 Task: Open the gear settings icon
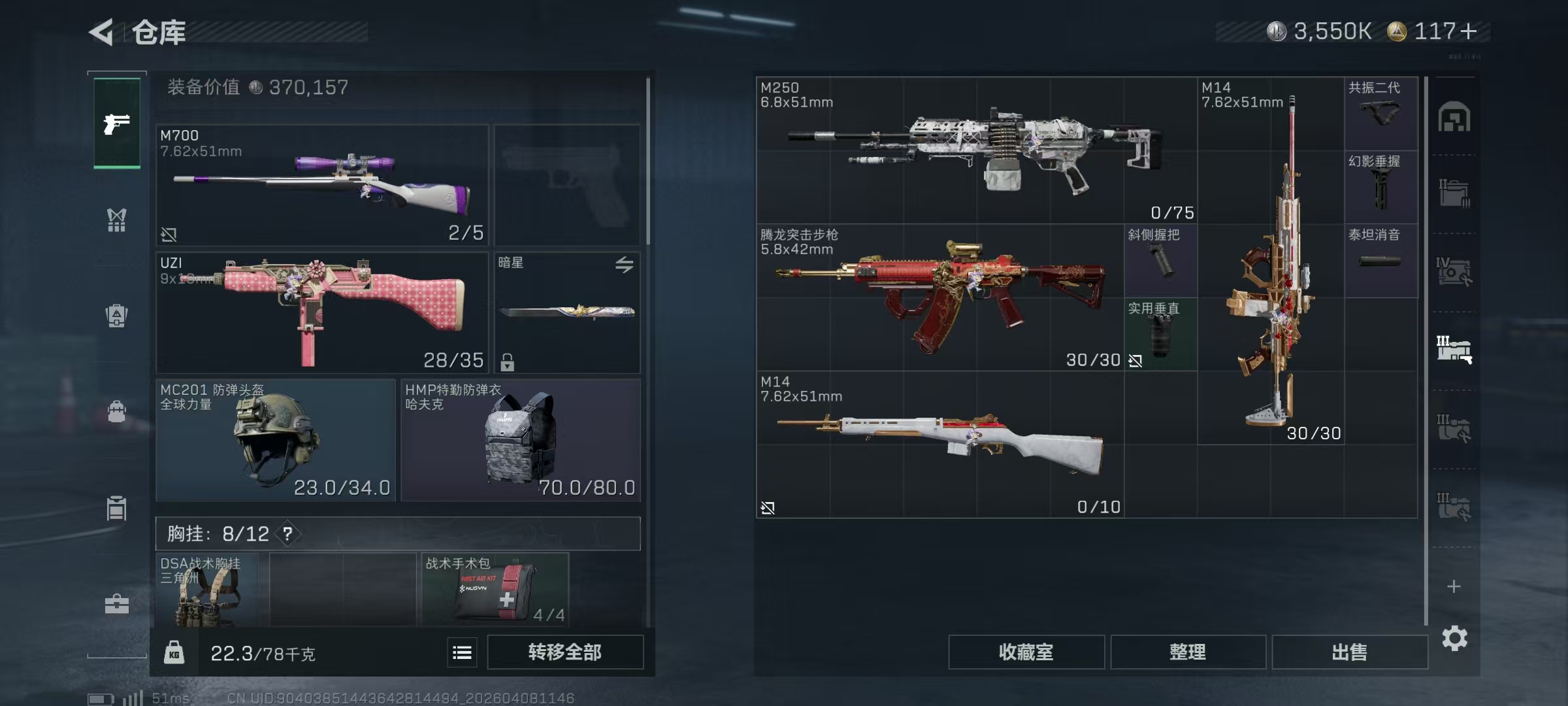pos(1454,638)
